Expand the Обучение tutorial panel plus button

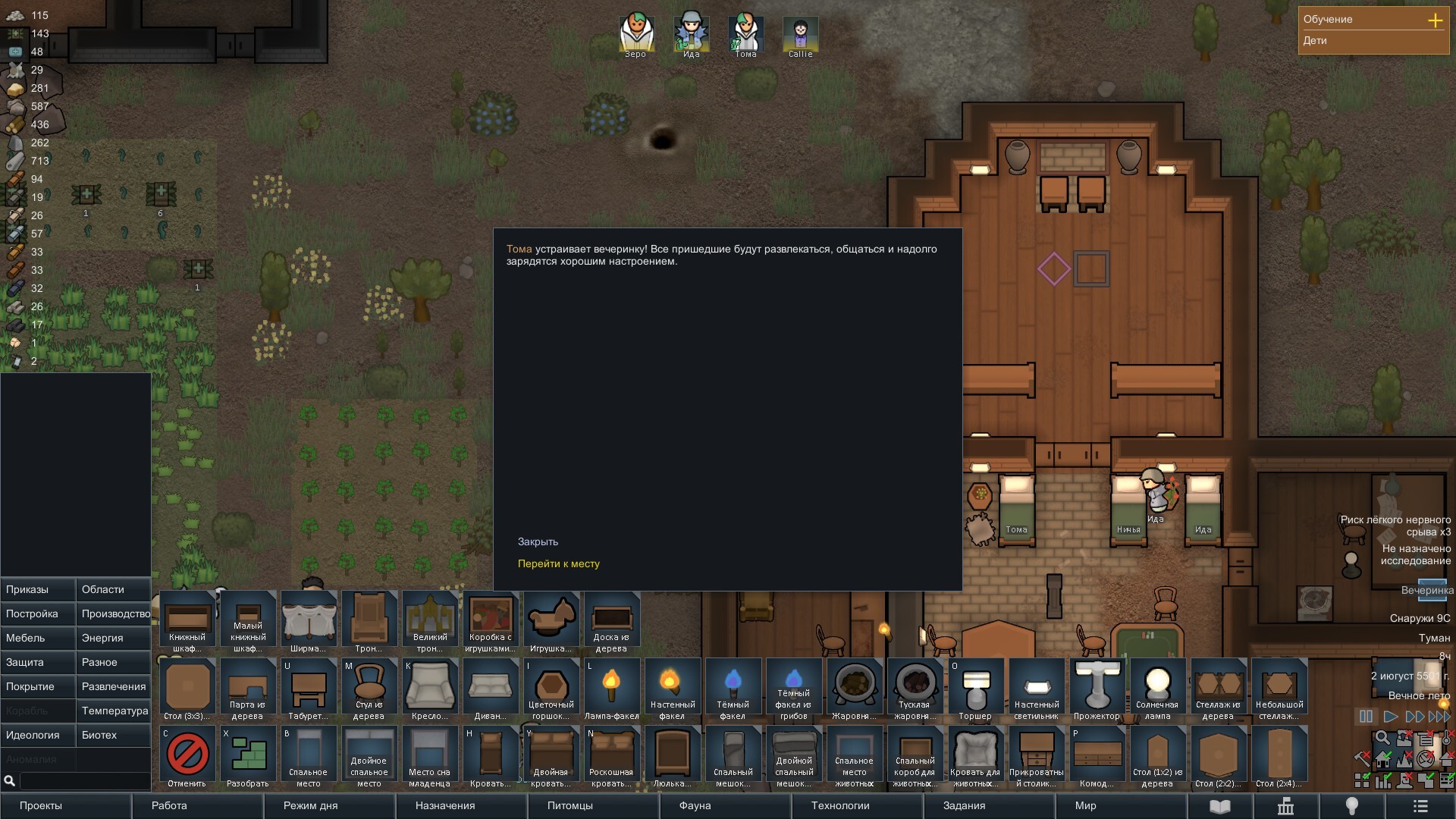point(1435,20)
